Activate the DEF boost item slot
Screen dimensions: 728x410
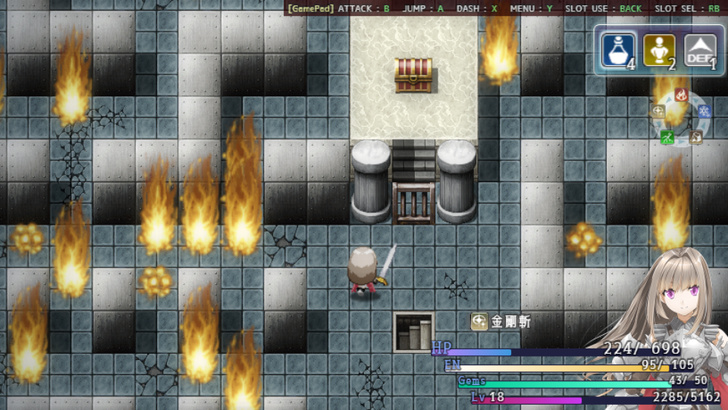700,50
